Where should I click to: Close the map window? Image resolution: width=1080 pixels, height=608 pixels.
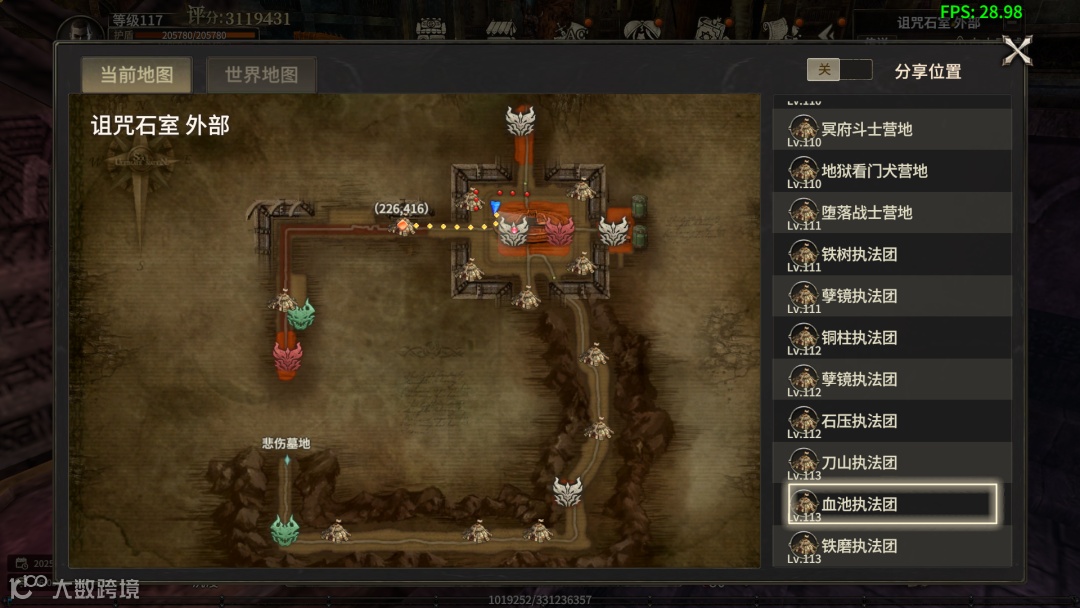1017,50
